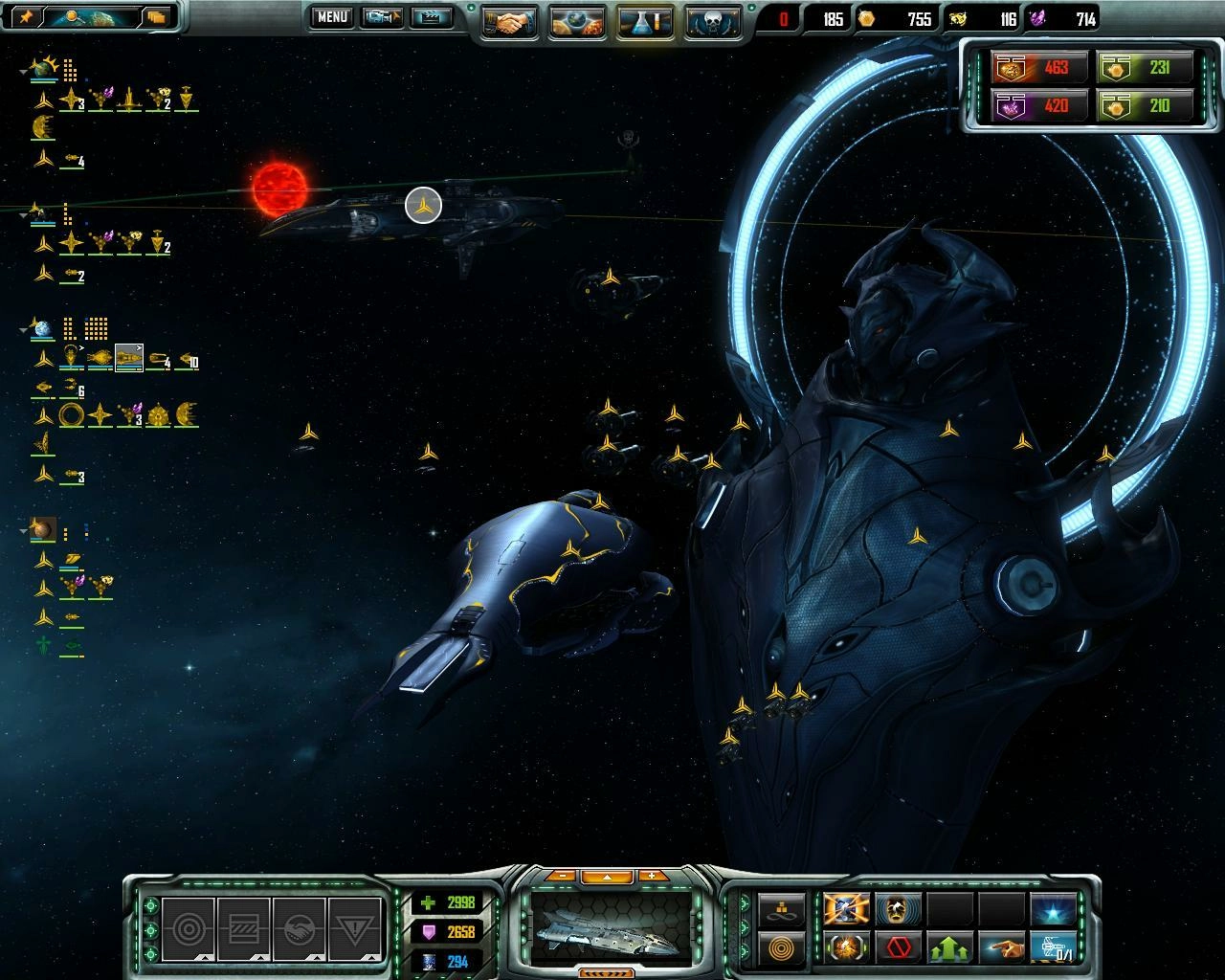Select the highlighted capital ship in empire tree

[x=128, y=358]
